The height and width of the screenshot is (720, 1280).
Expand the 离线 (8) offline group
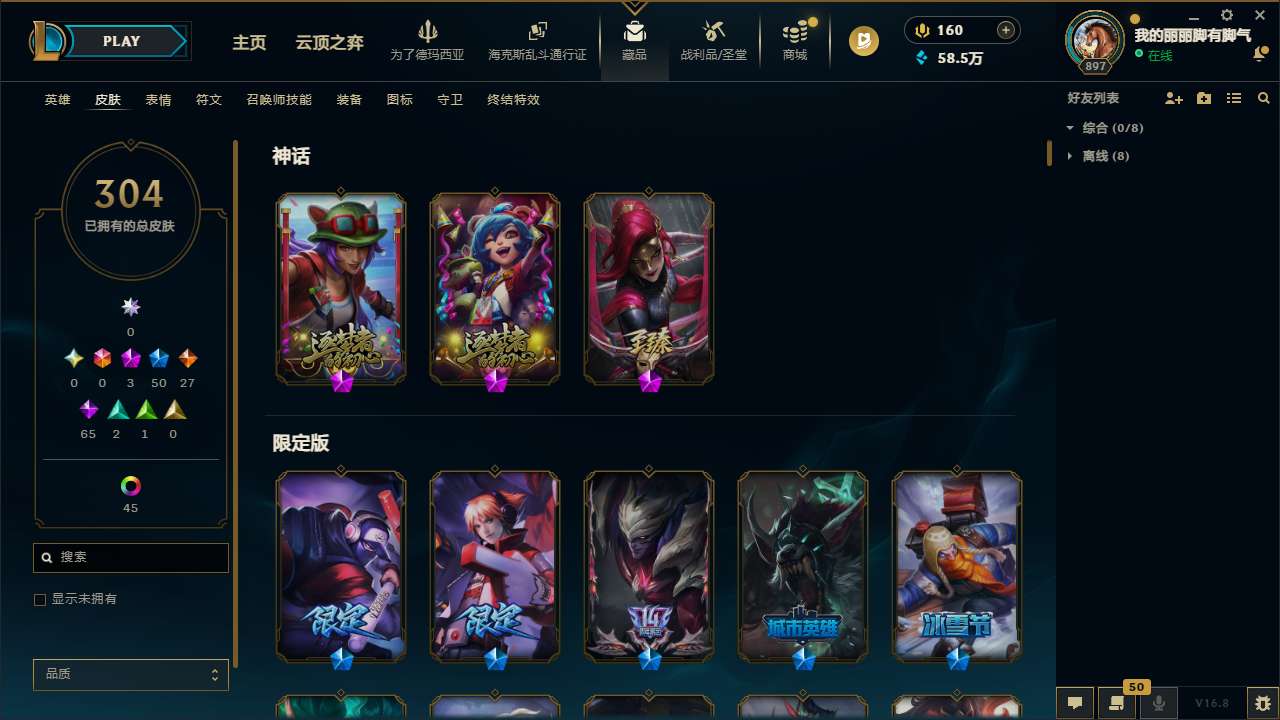pos(1070,156)
